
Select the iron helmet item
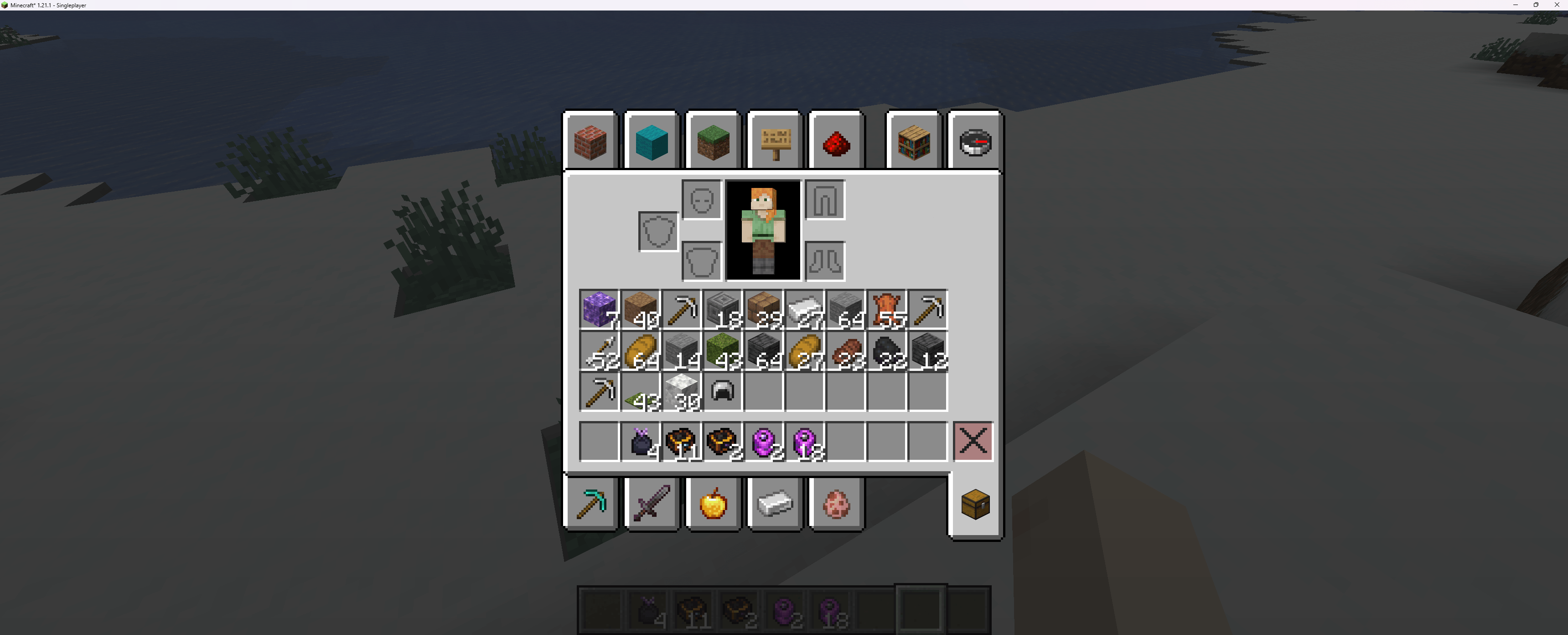723,392
